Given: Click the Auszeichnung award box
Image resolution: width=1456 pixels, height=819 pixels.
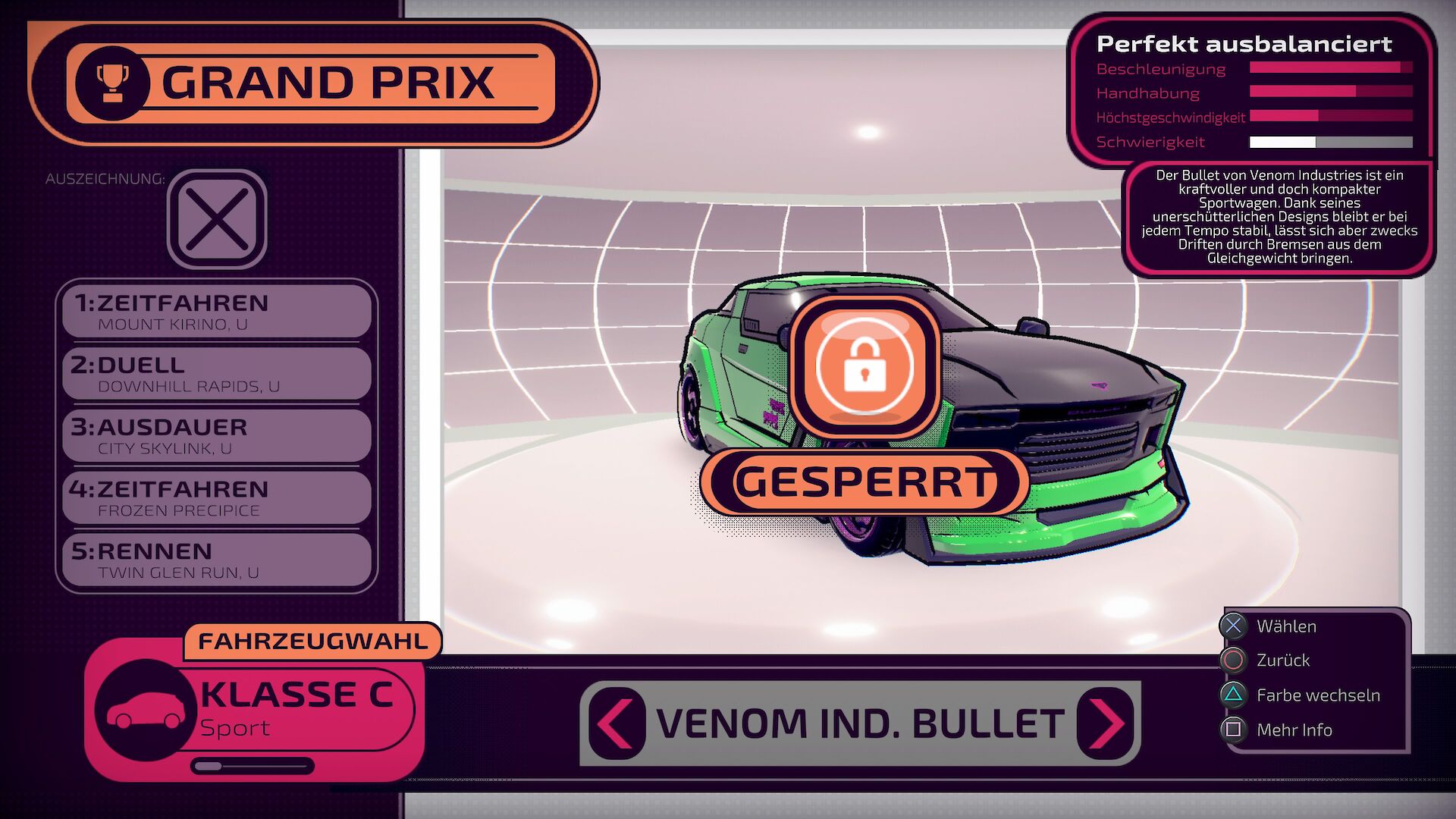Looking at the screenshot, I should 217,219.
